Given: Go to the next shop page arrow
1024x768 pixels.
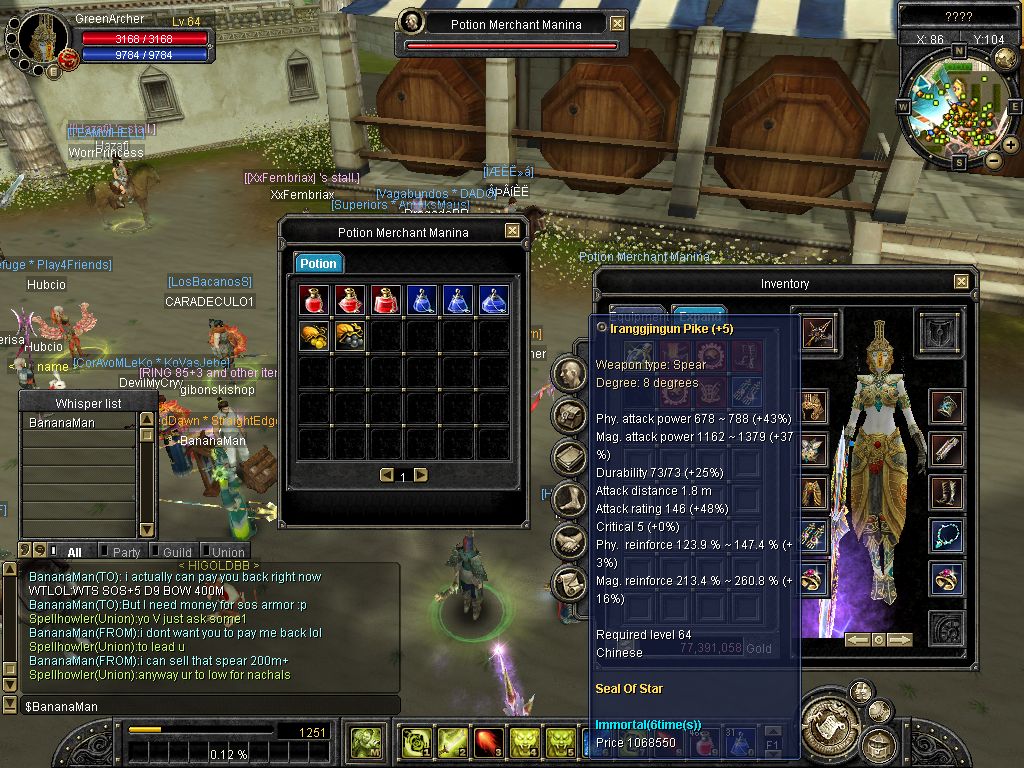Looking at the screenshot, I should (x=421, y=475).
